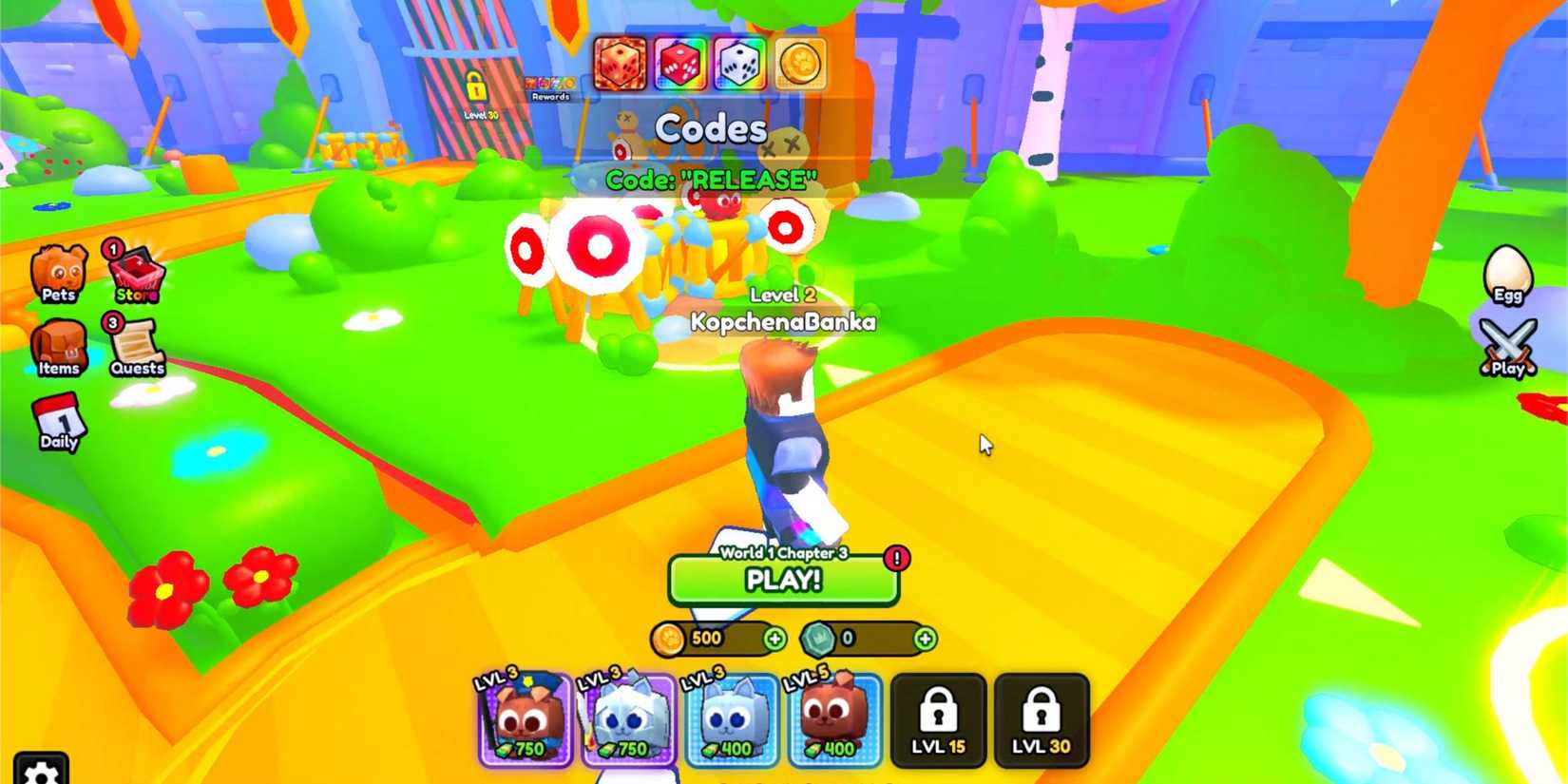Click the white dice reward icon
Screen dimensions: 1568x784
click(x=739, y=65)
